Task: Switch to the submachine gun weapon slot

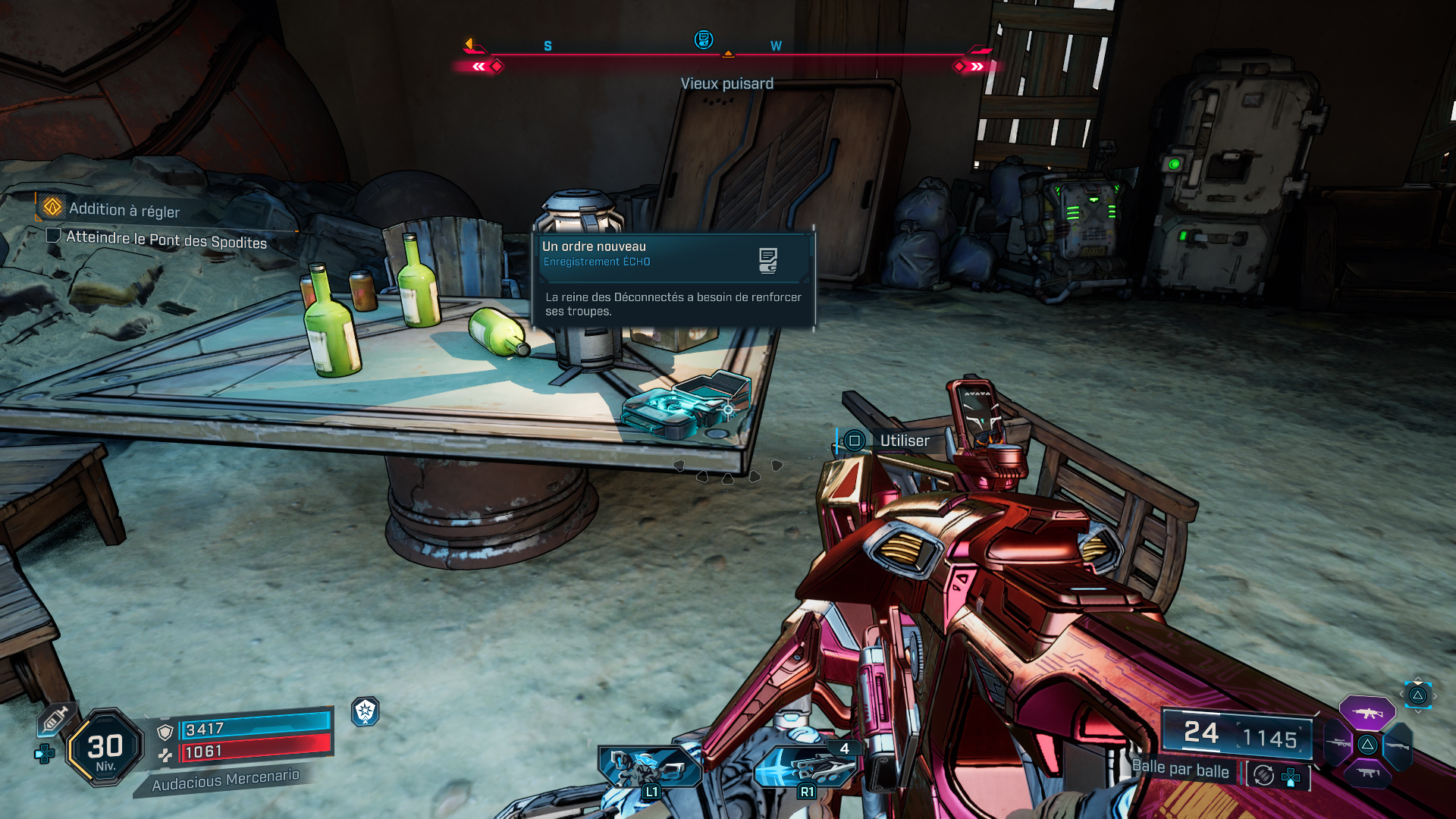Action: click(1367, 773)
